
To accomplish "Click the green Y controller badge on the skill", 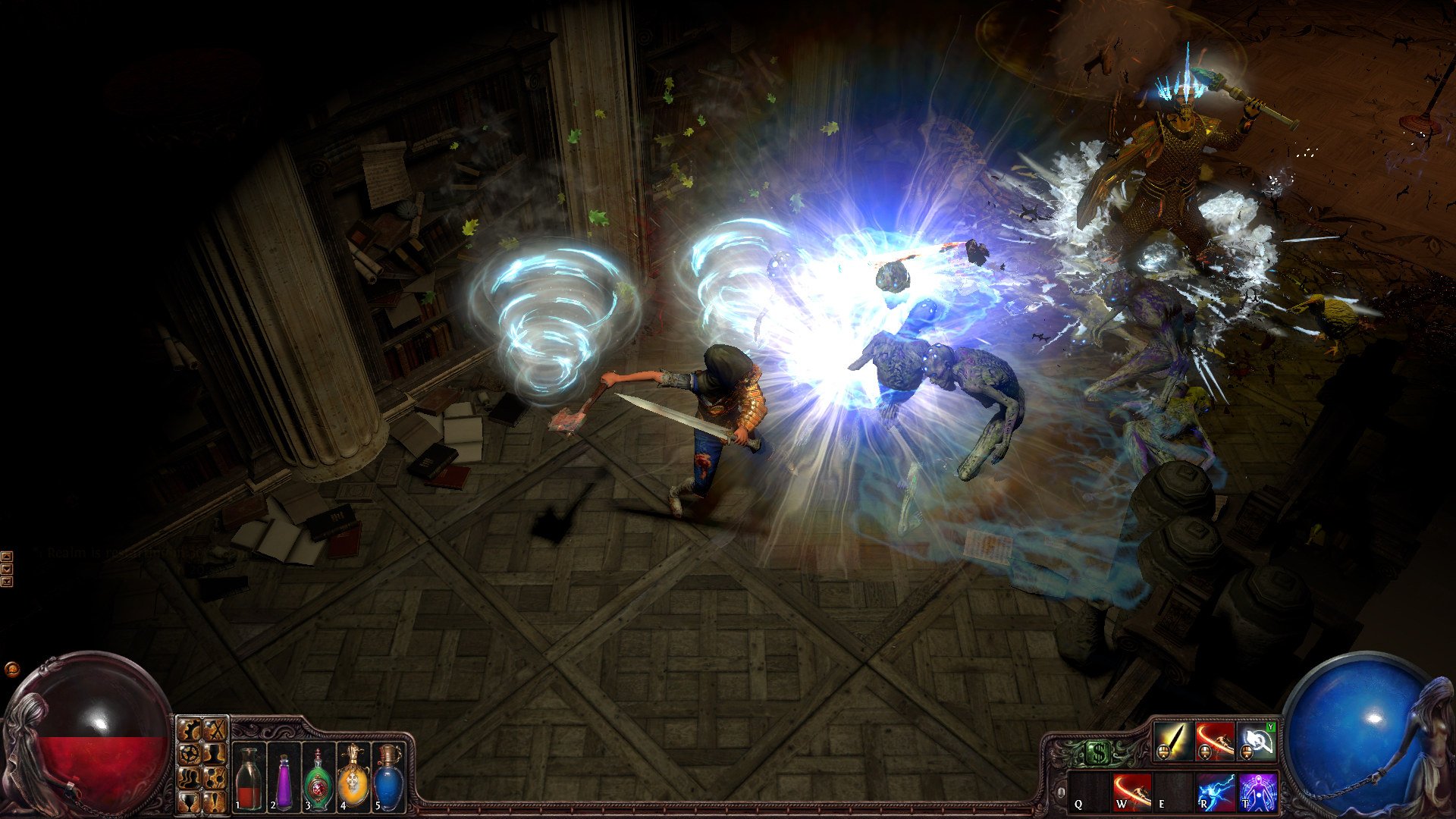I will pos(1270,727).
